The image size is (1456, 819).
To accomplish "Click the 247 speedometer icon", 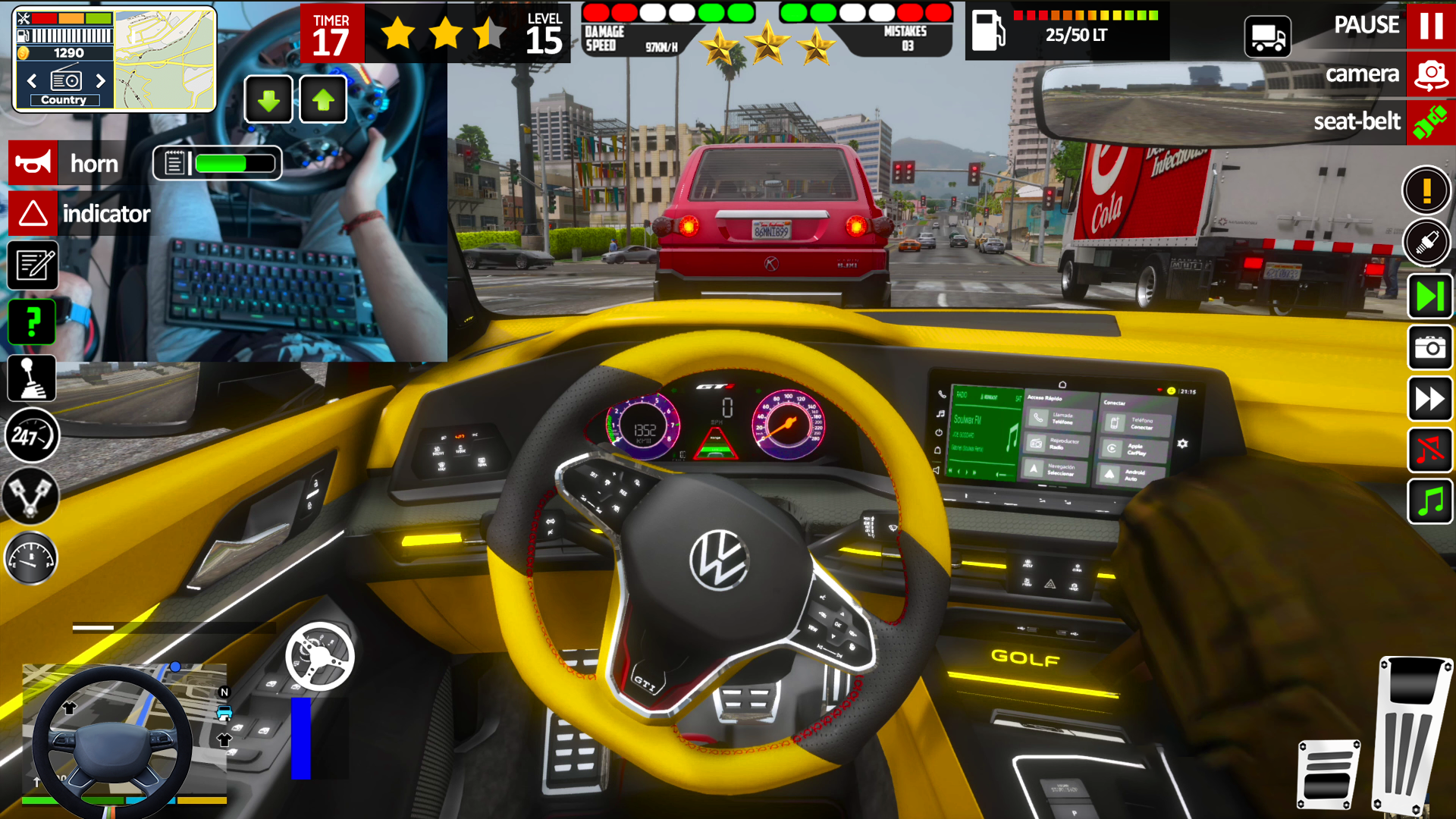I will point(31,436).
